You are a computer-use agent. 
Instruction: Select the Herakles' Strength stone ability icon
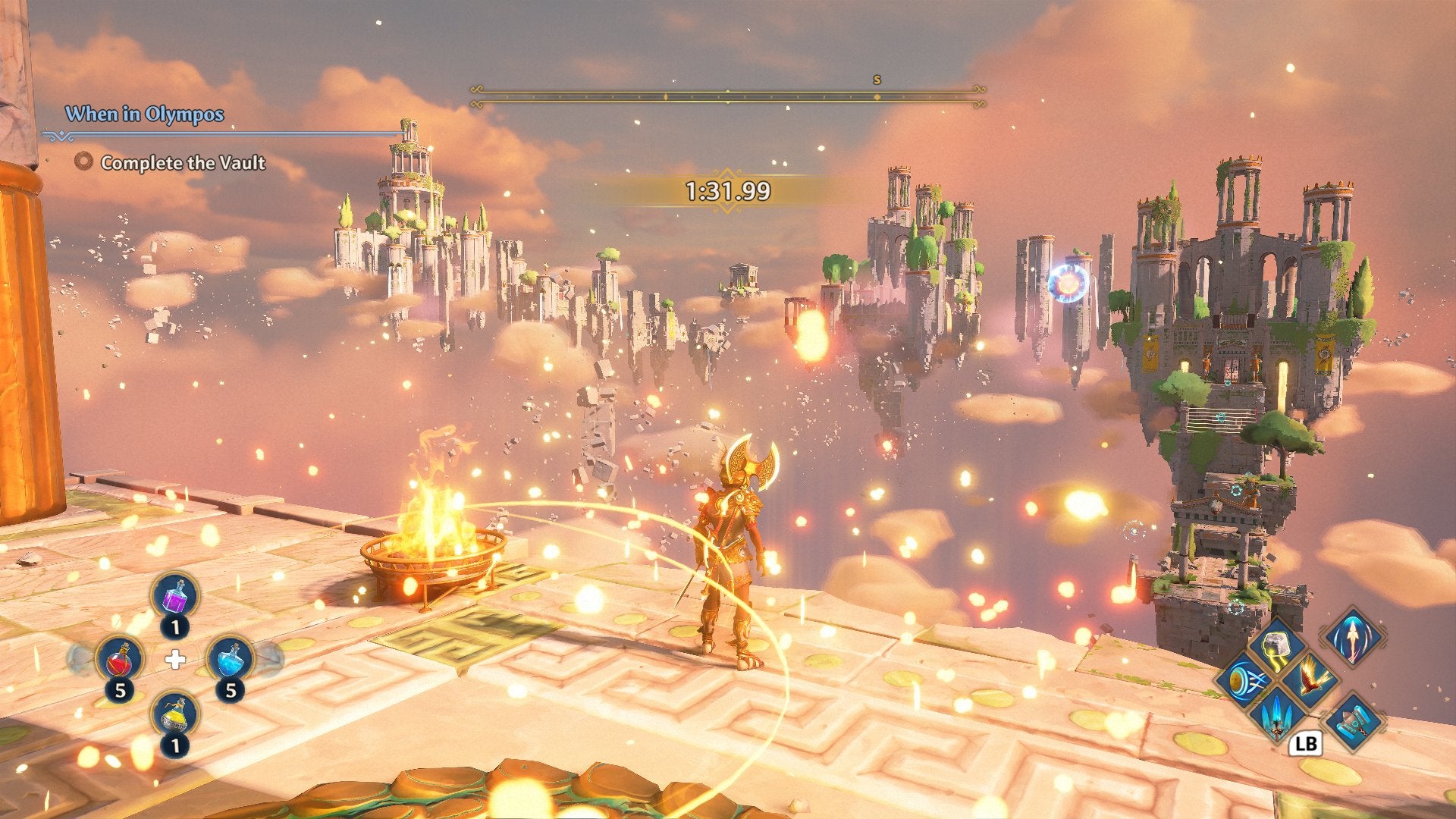pos(1276,645)
